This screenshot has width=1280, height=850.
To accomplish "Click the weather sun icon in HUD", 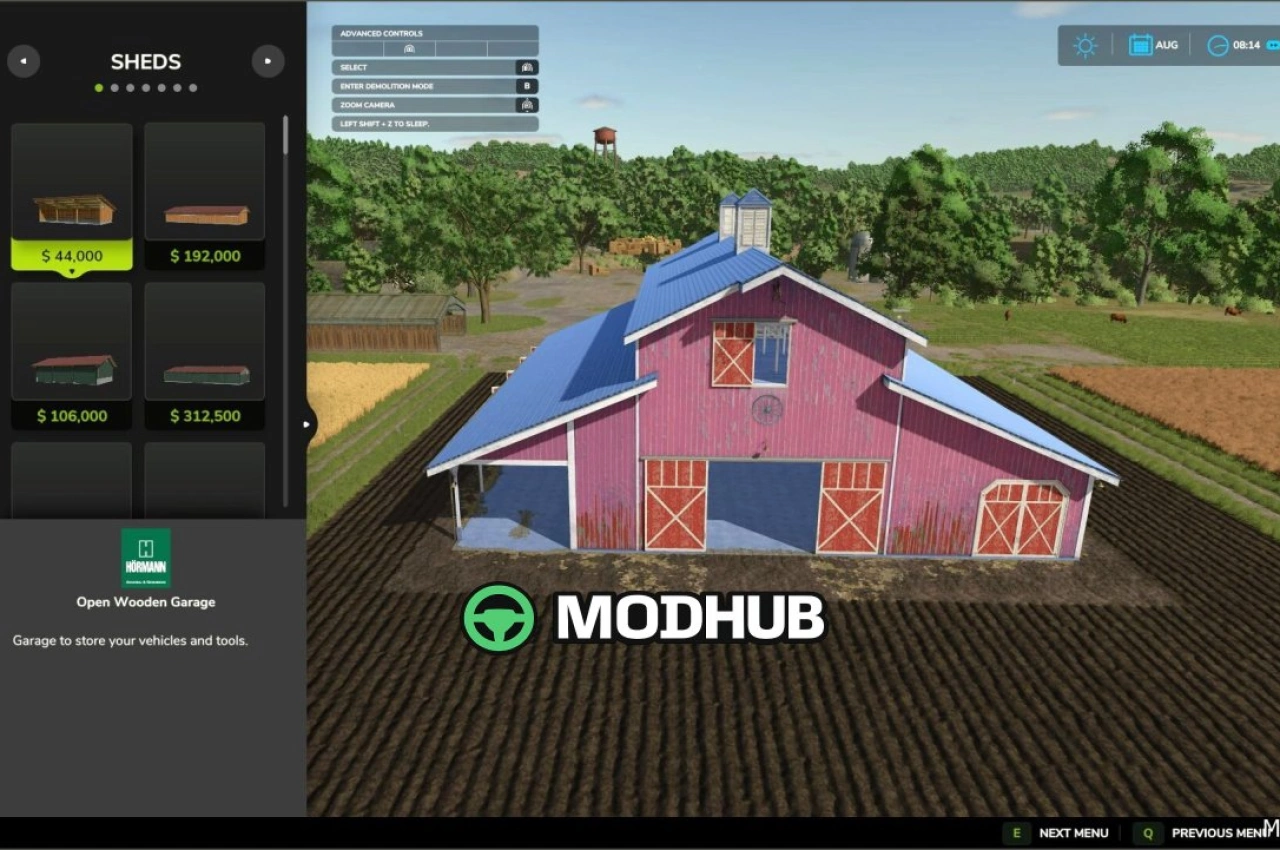I will click(x=1085, y=45).
